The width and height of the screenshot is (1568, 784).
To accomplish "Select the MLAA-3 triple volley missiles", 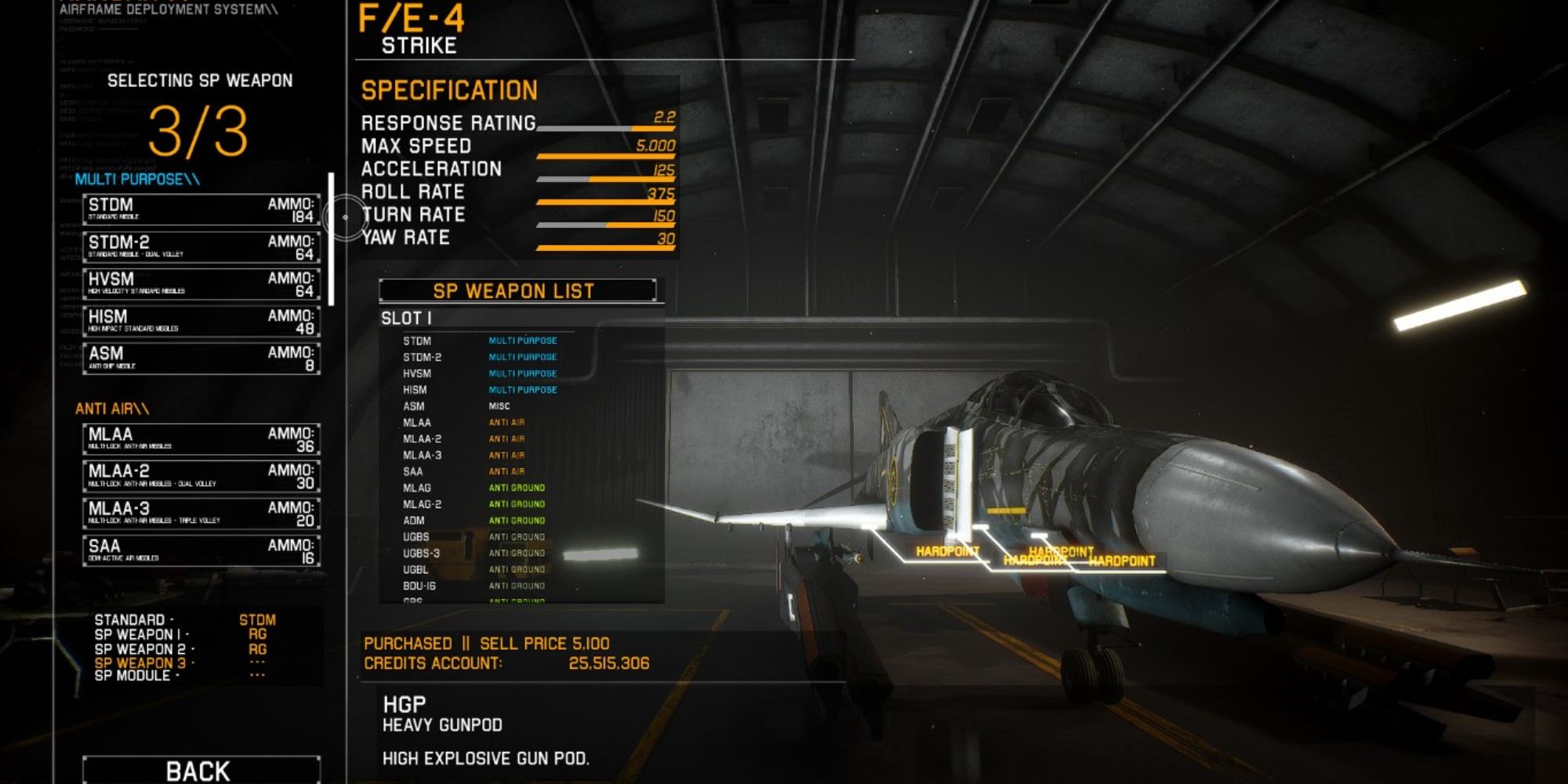I will click(x=200, y=514).
